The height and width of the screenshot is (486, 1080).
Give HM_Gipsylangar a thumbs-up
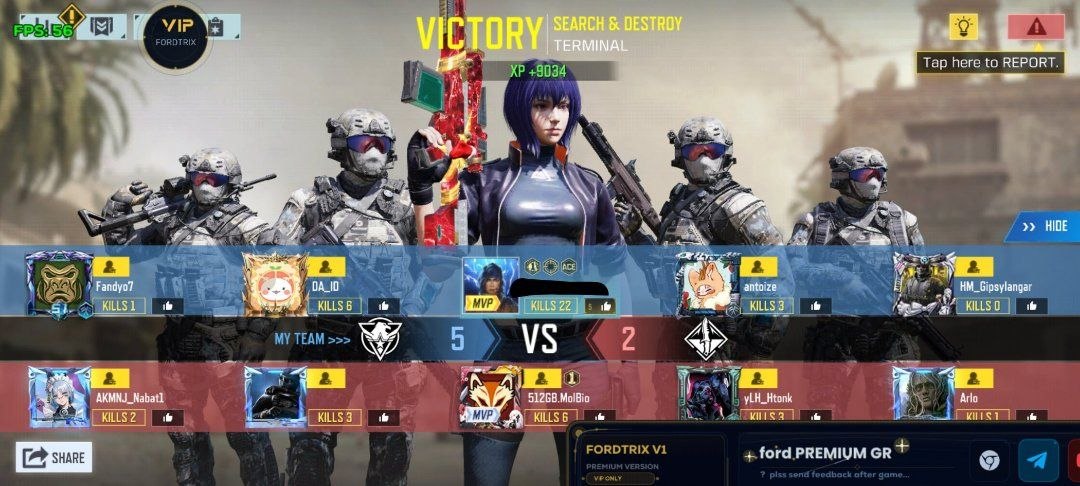tap(1032, 306)
